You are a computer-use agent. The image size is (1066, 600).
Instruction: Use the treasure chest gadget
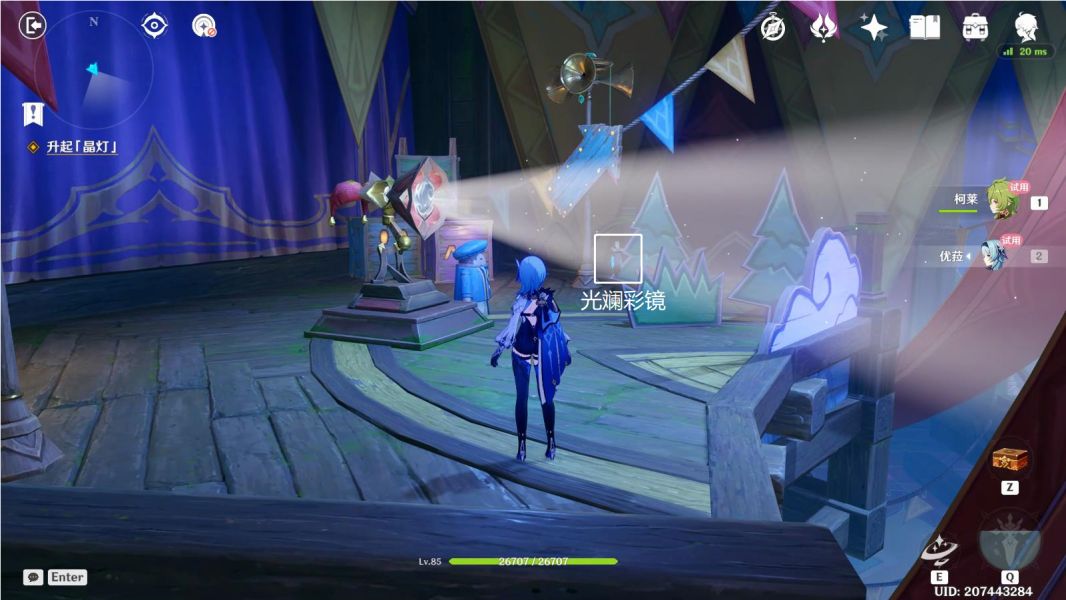(x=1009, y=461)
